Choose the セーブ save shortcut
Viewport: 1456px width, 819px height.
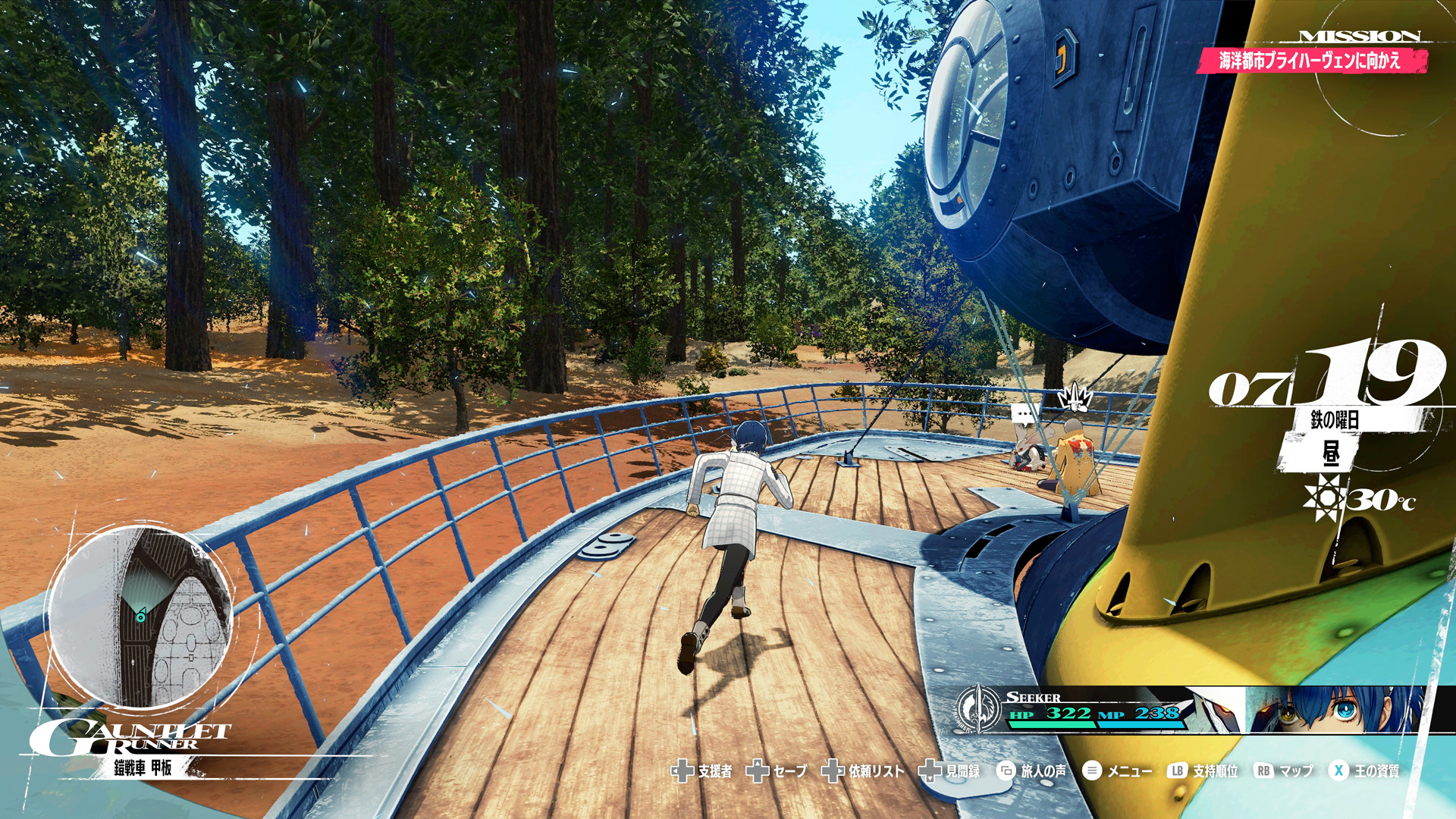pyautogui.click(x=777, y=771)
